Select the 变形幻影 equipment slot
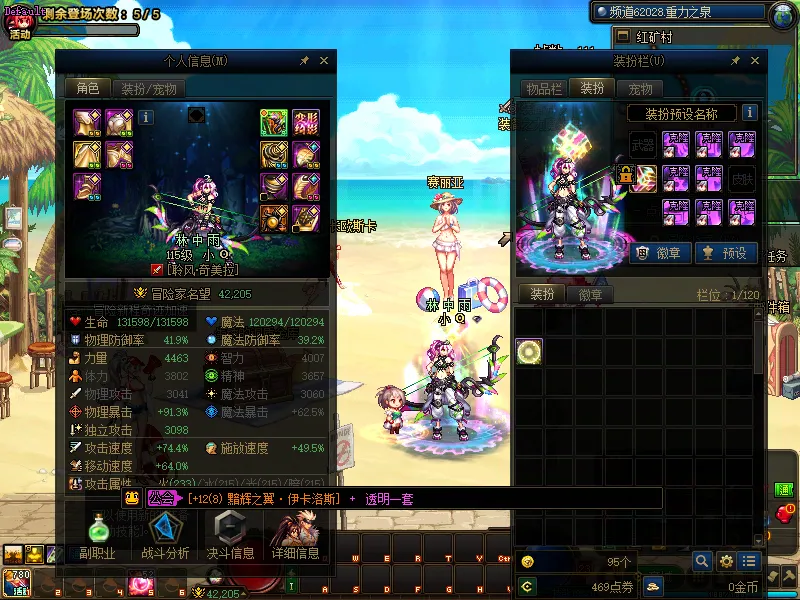Screen dimensions: 800x600 (x=305, y=123)
